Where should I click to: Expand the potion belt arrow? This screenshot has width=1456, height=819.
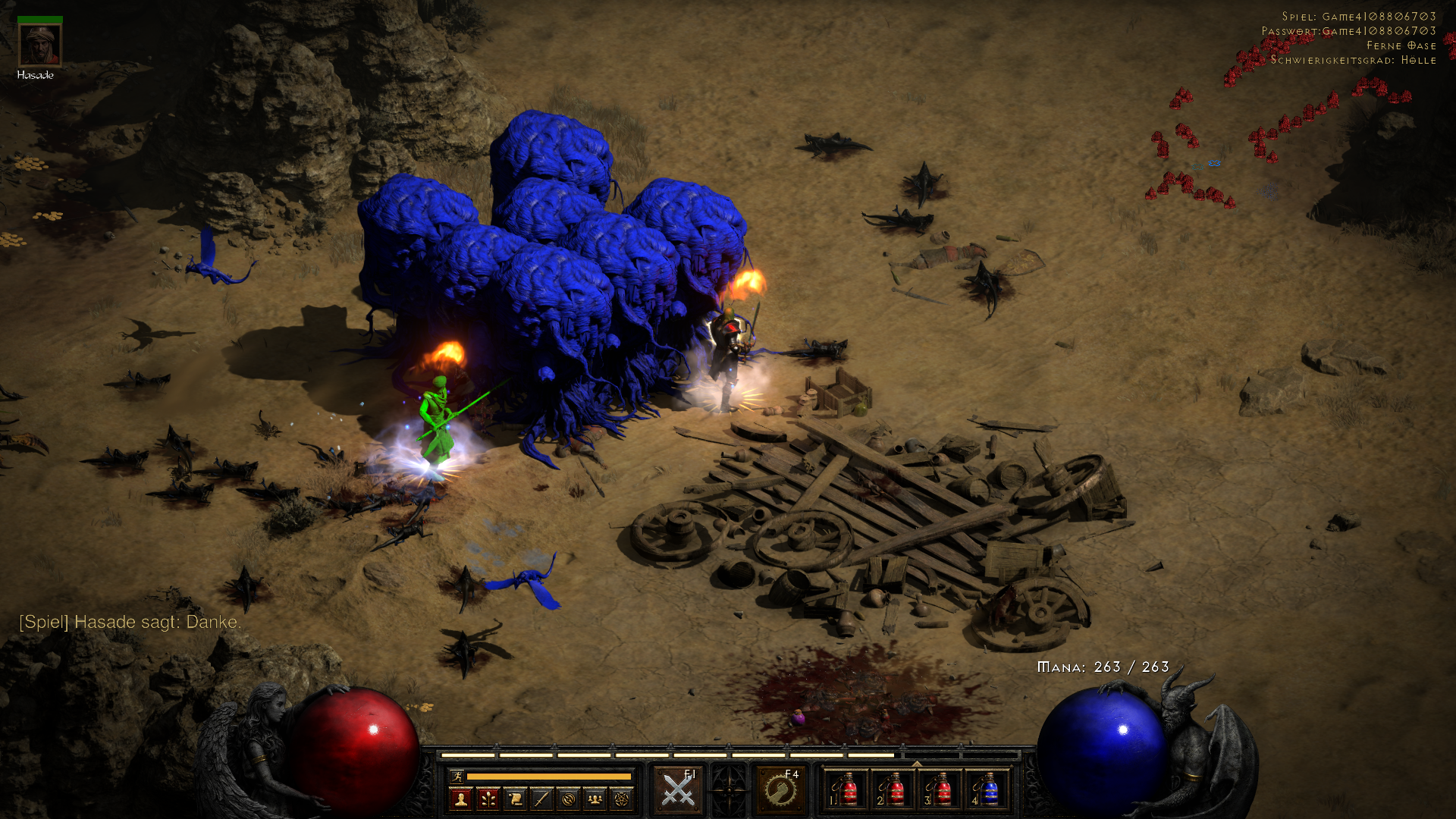click(x=917, y=764)
